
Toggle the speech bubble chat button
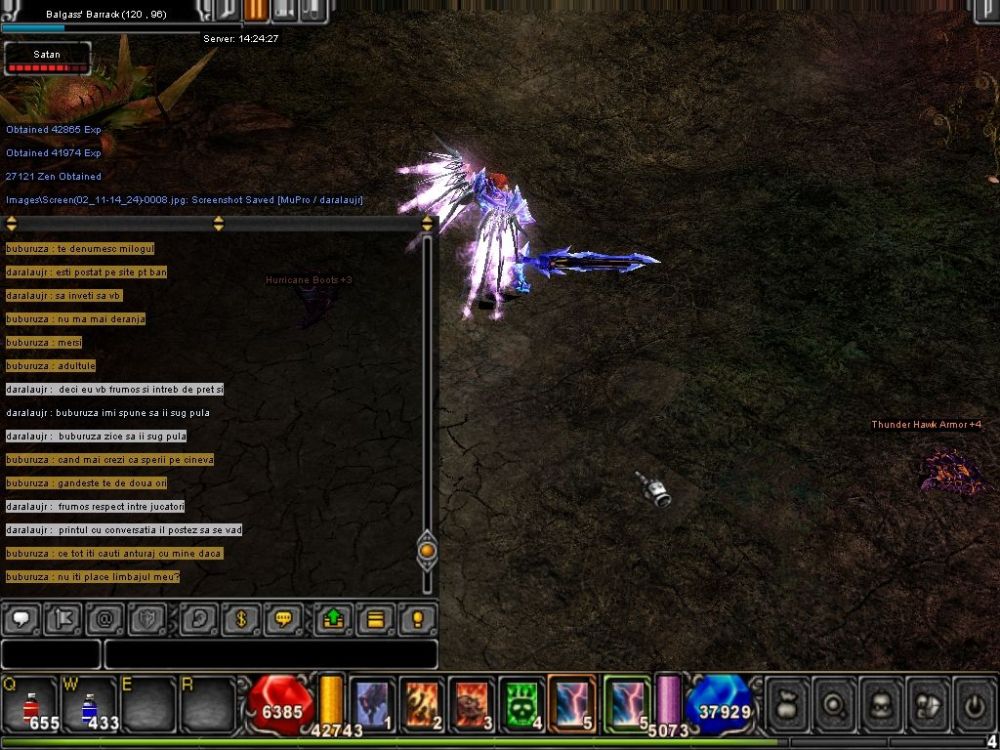point(20,620)
